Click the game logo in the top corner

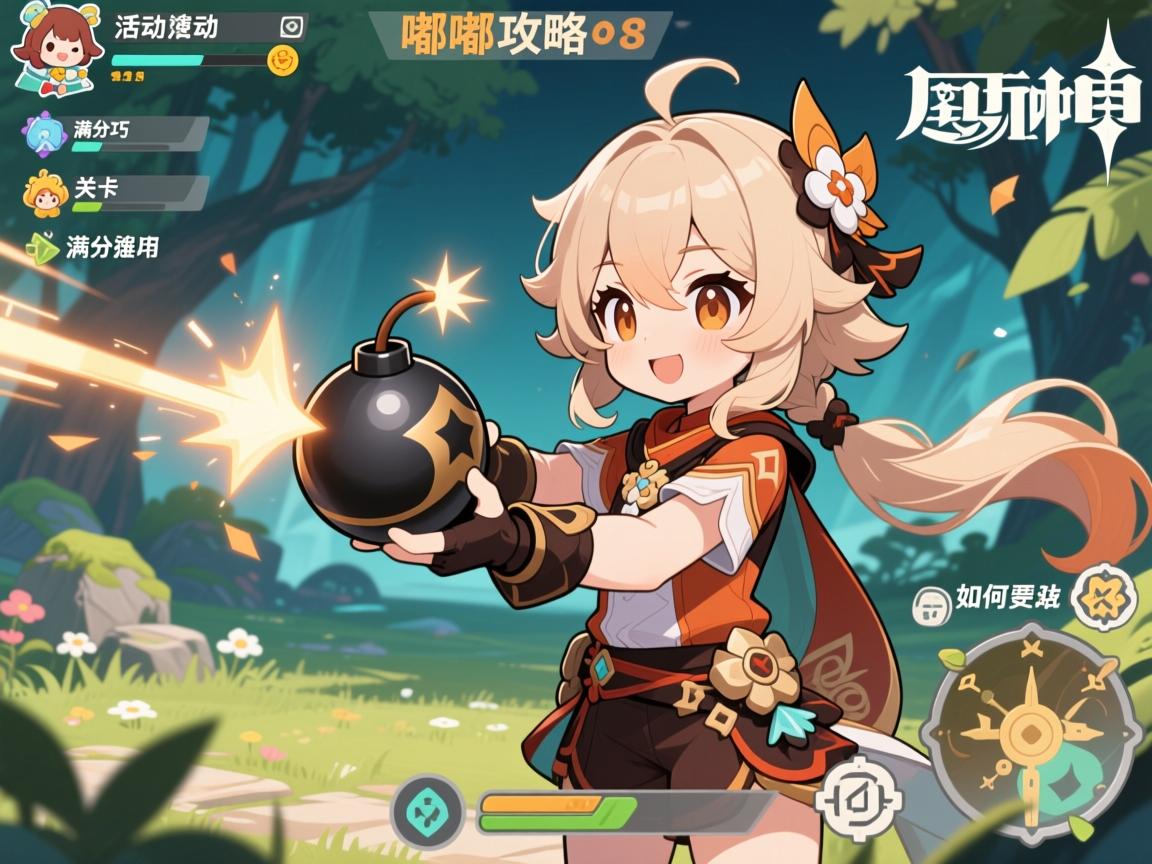coord(1020,105)
